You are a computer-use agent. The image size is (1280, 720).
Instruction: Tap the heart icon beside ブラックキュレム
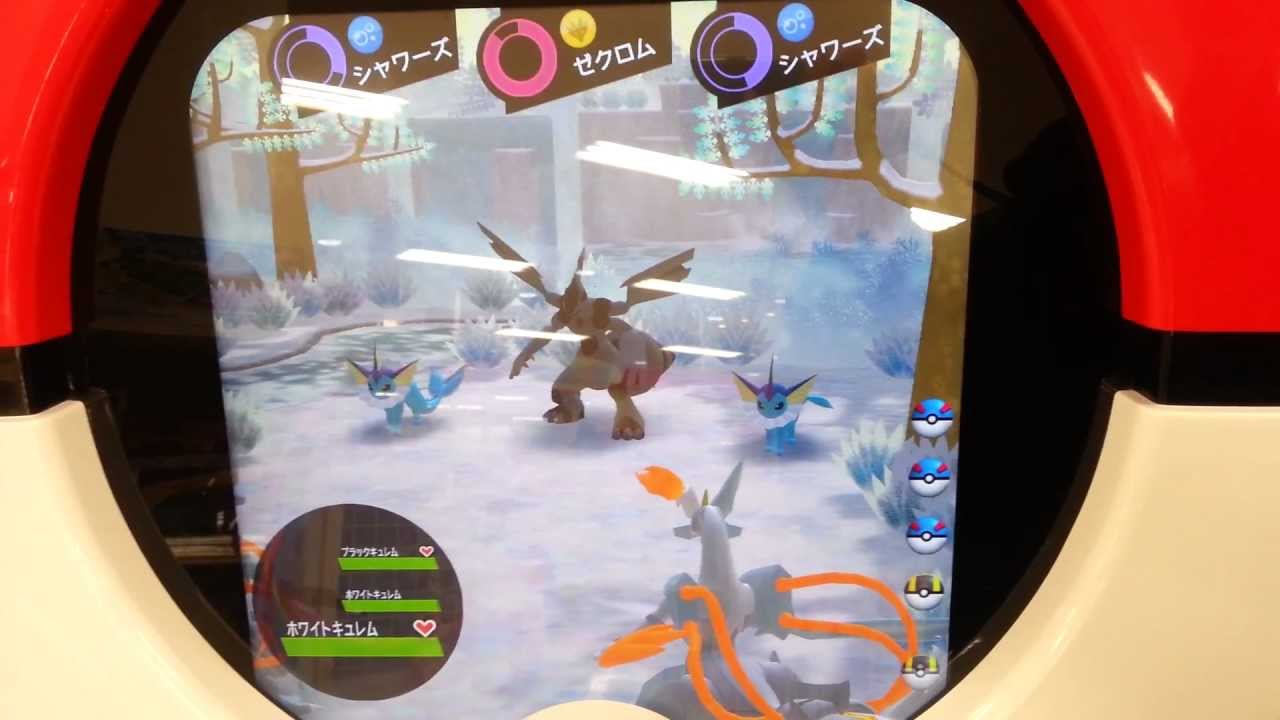click(x=425, y=552)
